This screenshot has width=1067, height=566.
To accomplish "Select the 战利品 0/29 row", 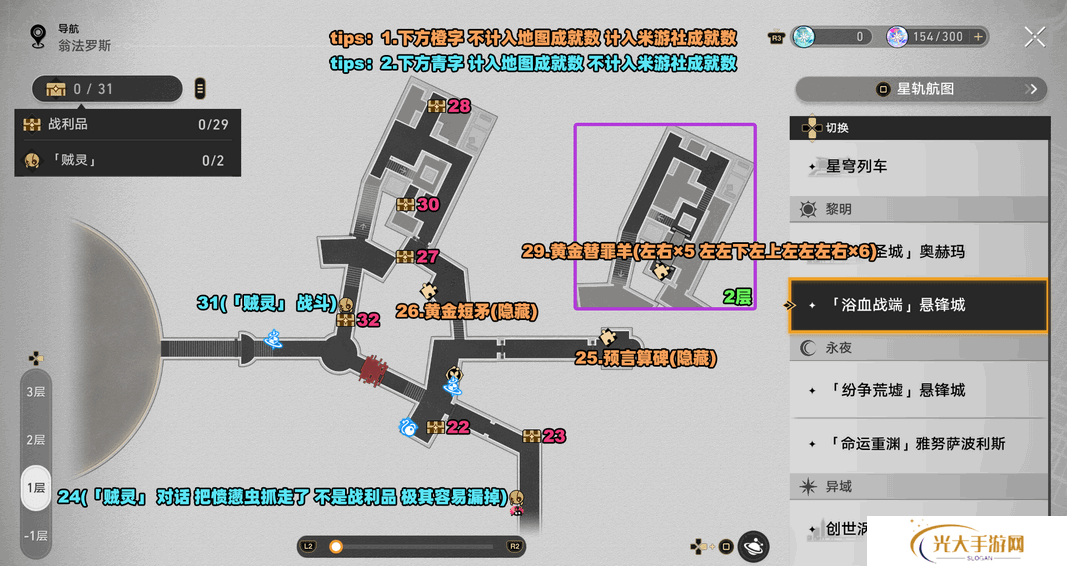I will click(x=127, y=125).
